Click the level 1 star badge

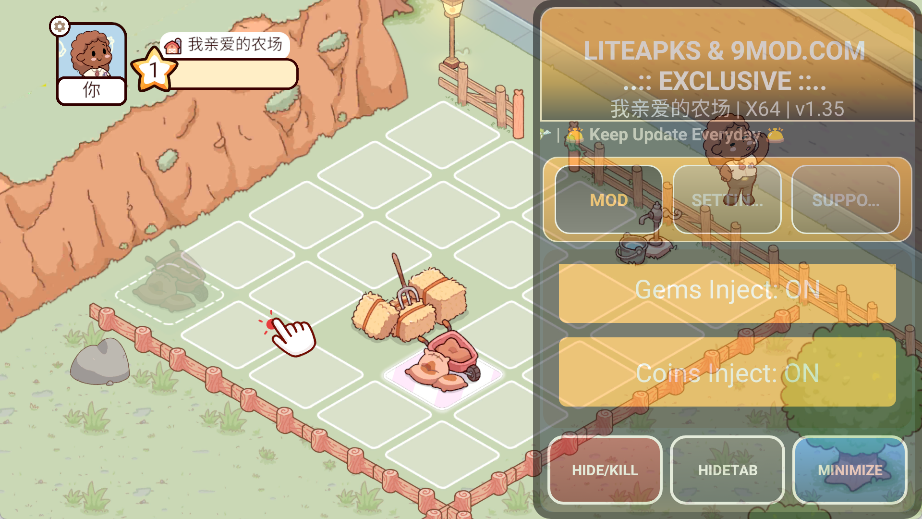[x=154, y=70]
